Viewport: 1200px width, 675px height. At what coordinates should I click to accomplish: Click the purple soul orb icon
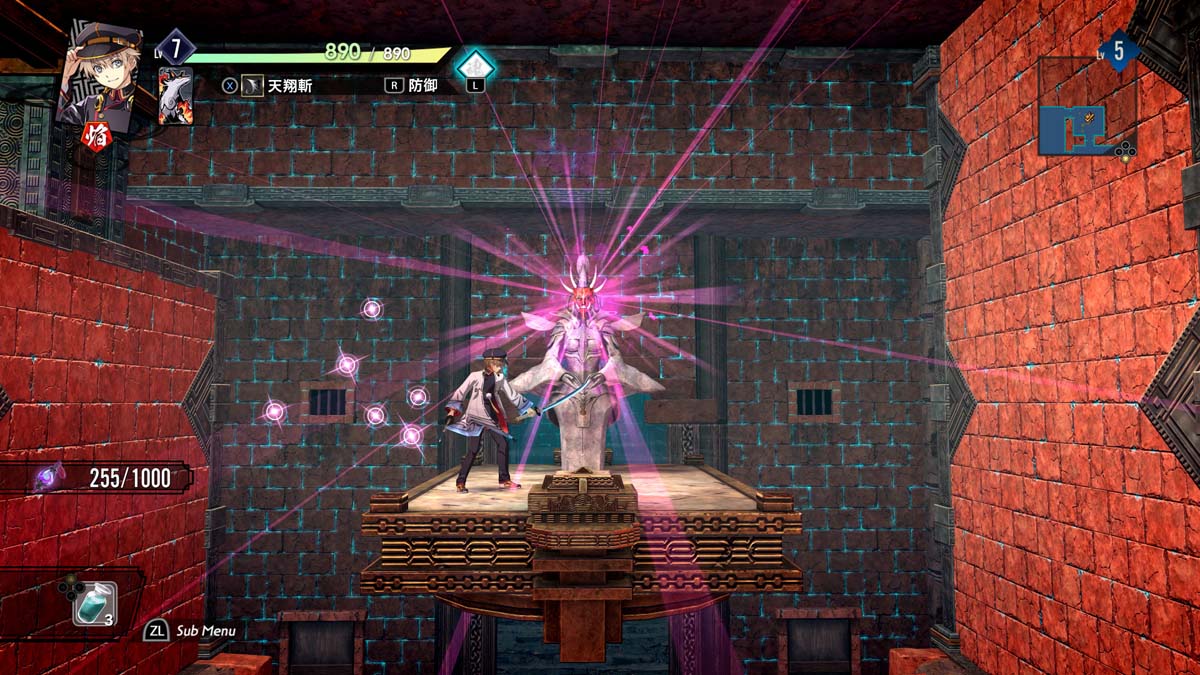47,478
